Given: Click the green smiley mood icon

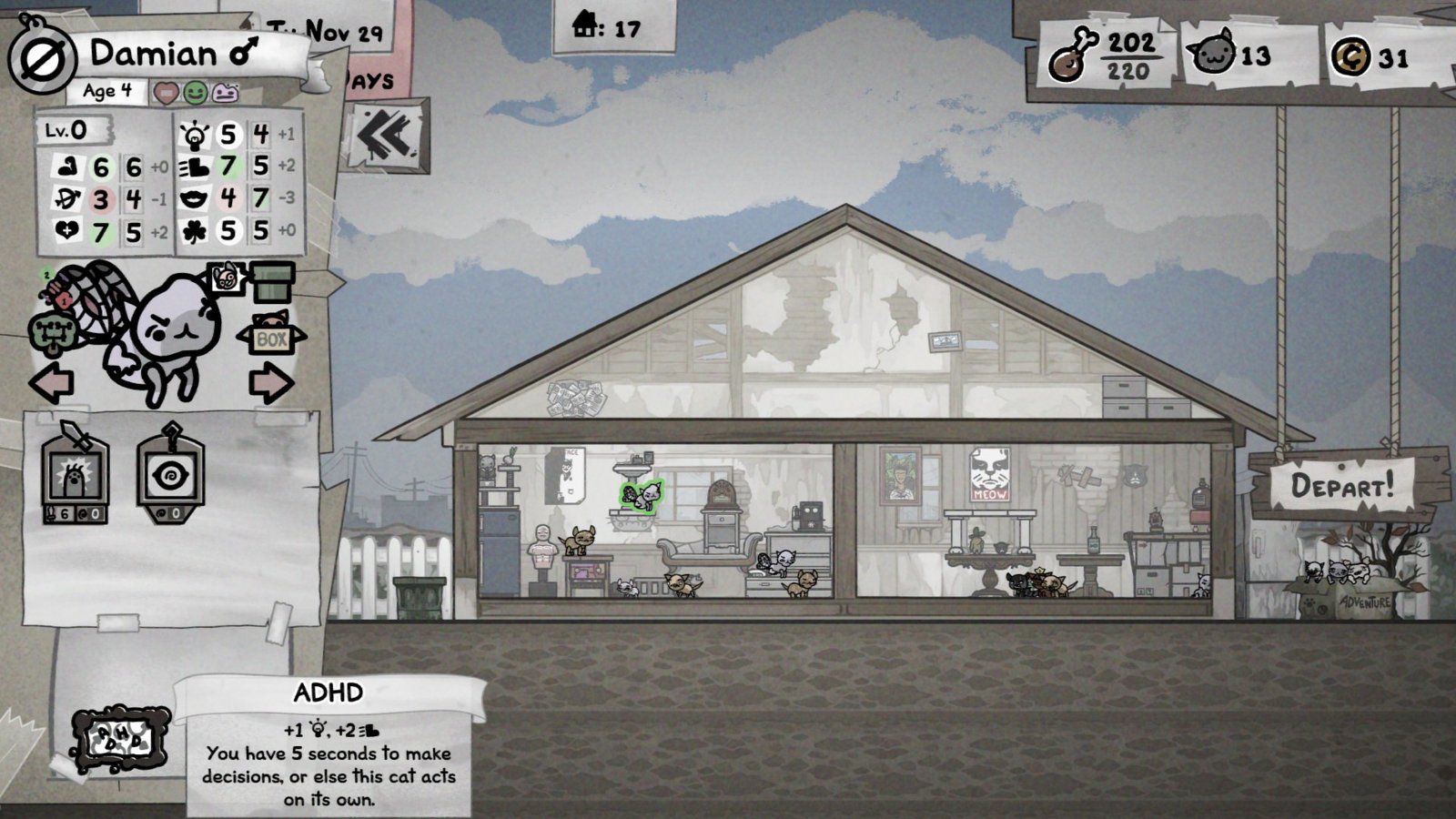Looking at the screenshot, I should tap(195, 93).
